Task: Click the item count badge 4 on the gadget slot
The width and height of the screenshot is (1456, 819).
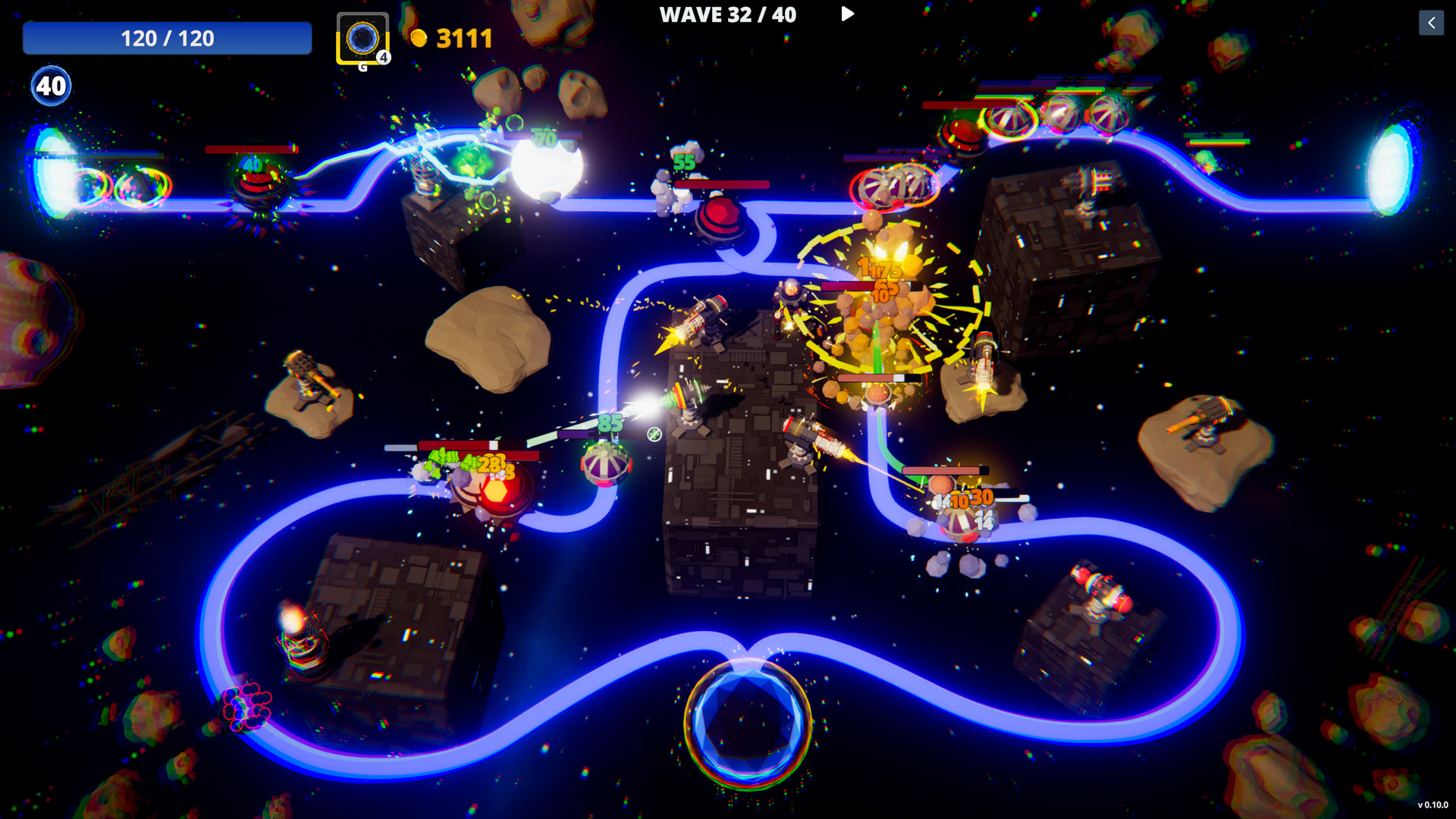Action: tap(382, 57)
